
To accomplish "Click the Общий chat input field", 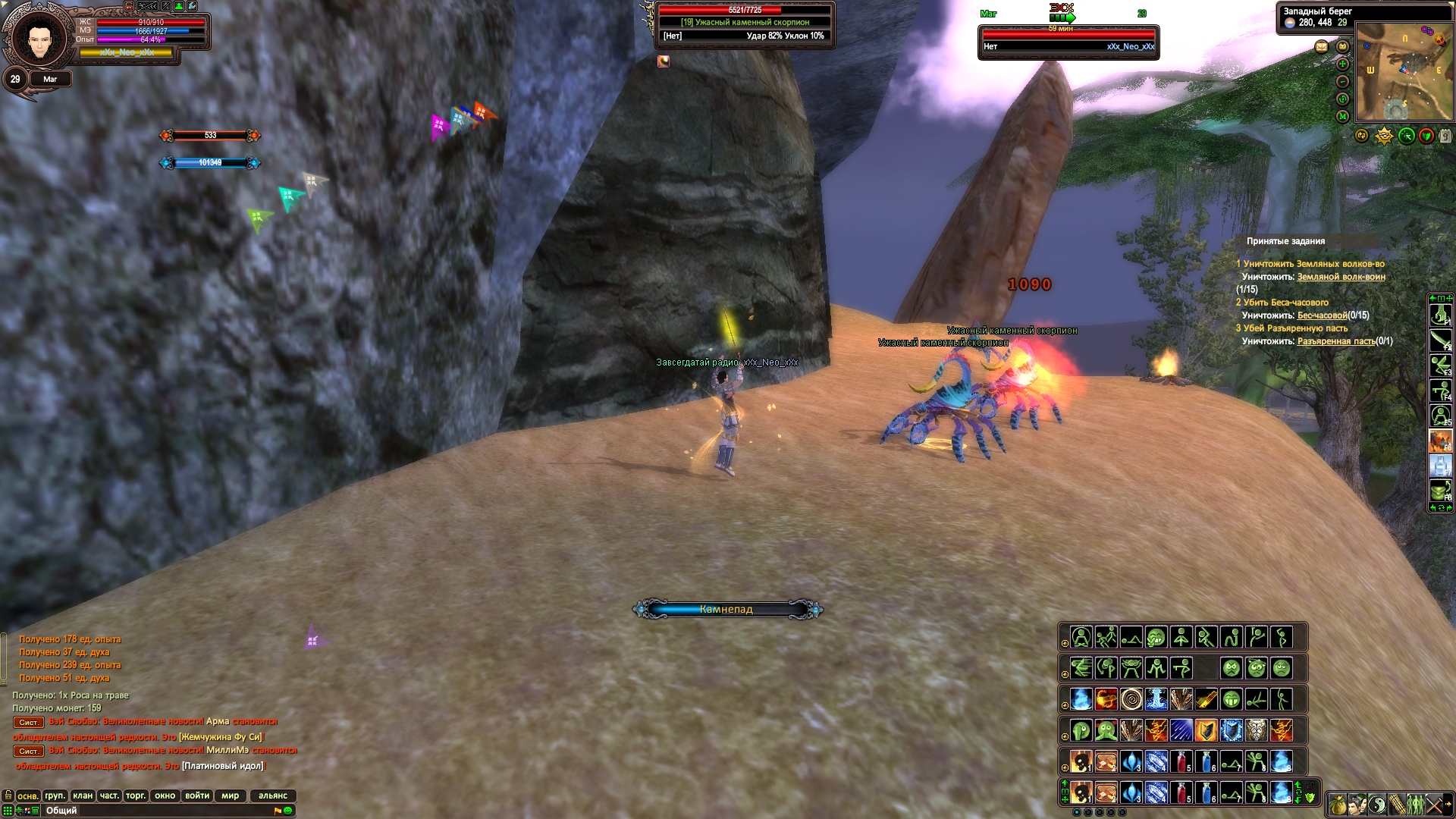I will coord(152,811).
